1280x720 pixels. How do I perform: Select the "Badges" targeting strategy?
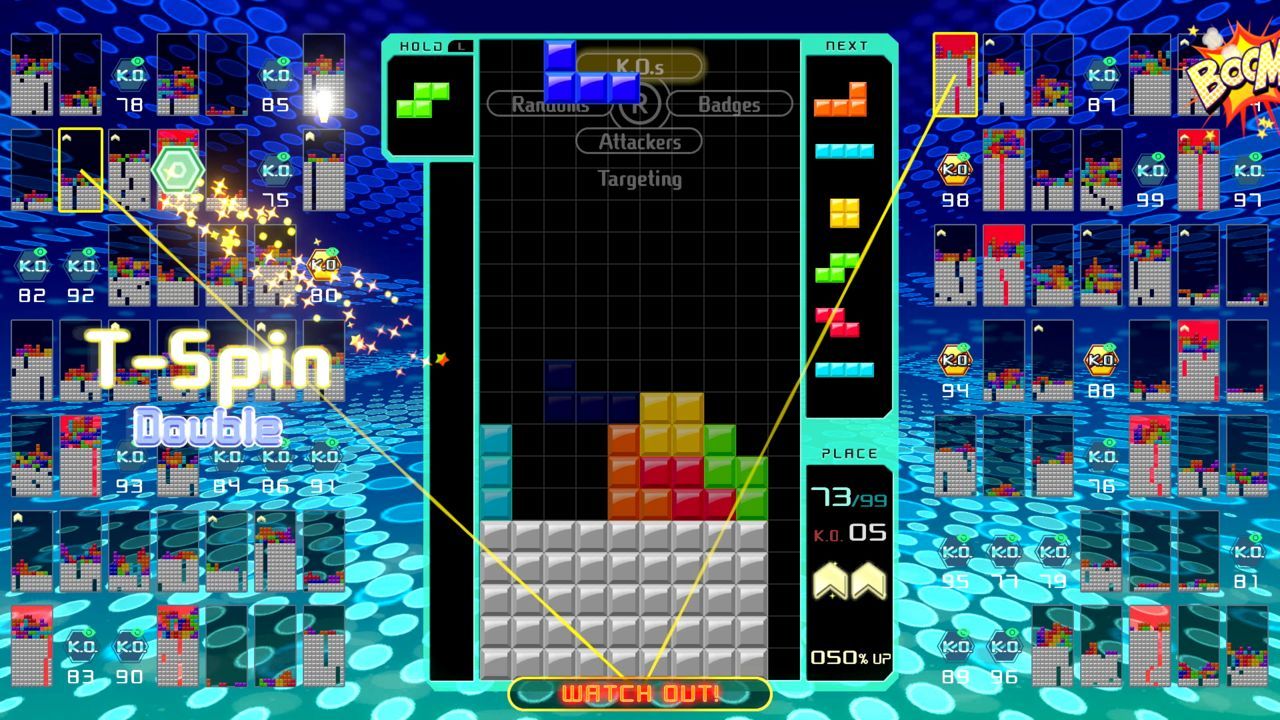click(x=731, y=103)
